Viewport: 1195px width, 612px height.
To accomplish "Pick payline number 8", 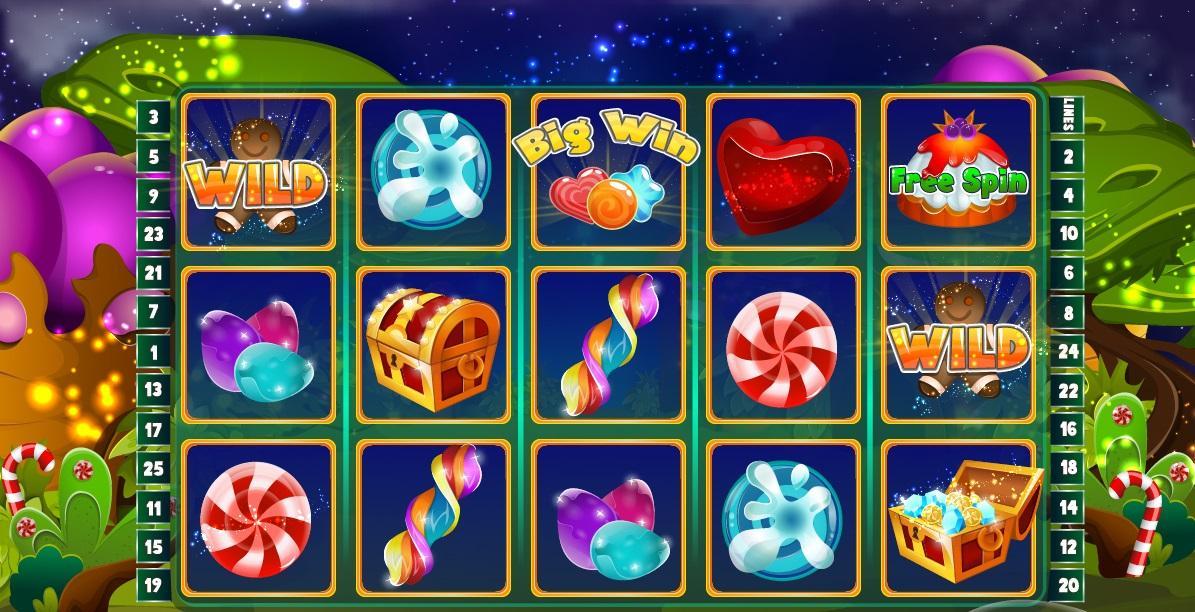I will (x=1068, y=312).
